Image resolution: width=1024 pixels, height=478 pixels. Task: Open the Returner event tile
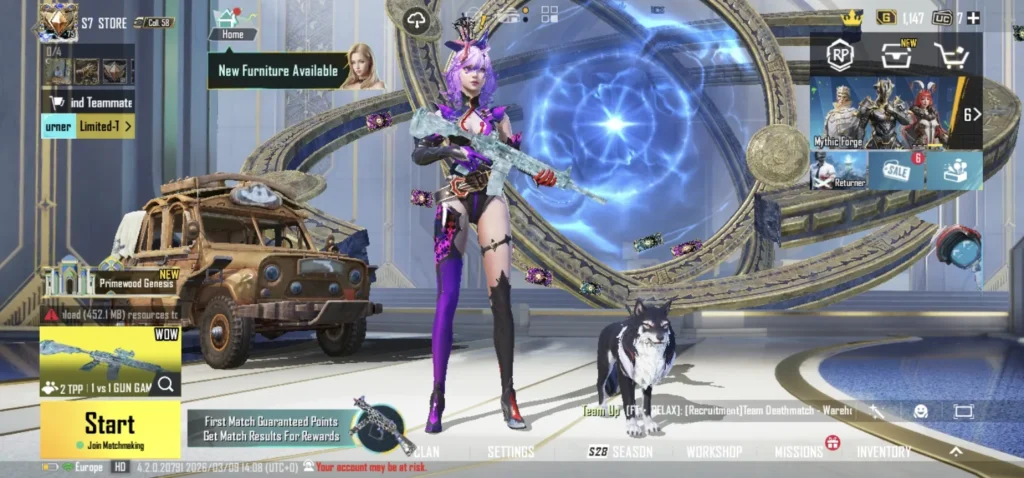coord(838,170)
